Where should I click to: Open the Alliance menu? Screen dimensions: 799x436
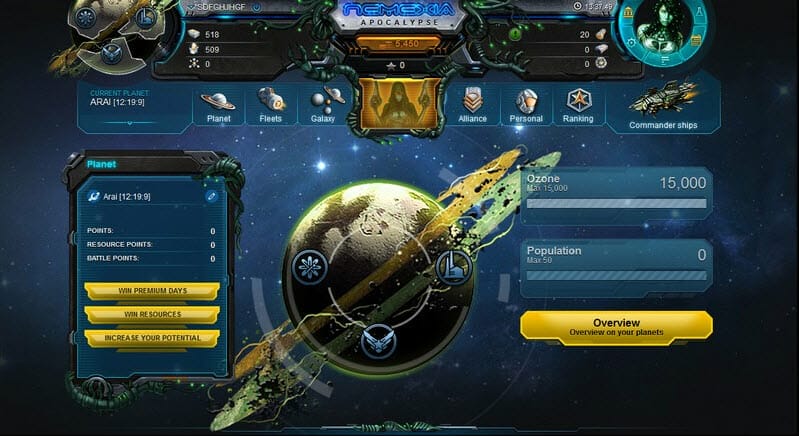tap(472, 106)
